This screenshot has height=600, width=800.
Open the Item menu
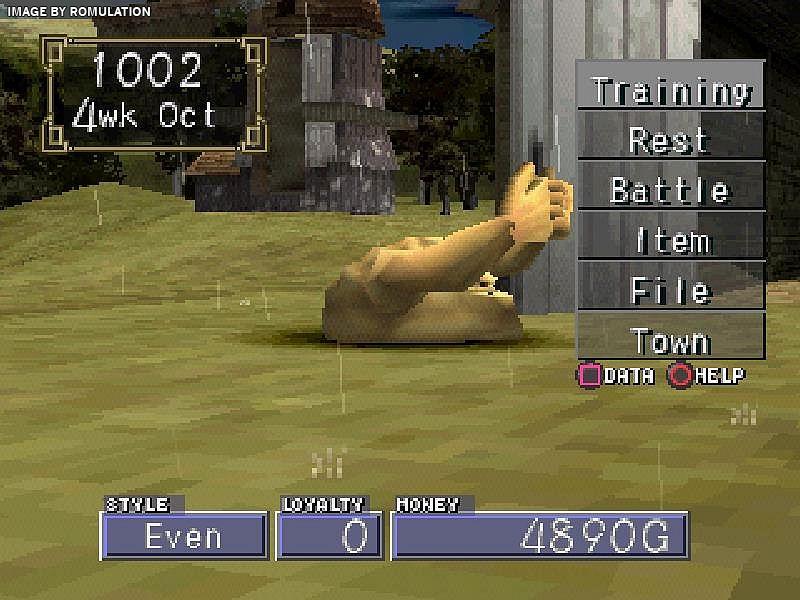670,239
